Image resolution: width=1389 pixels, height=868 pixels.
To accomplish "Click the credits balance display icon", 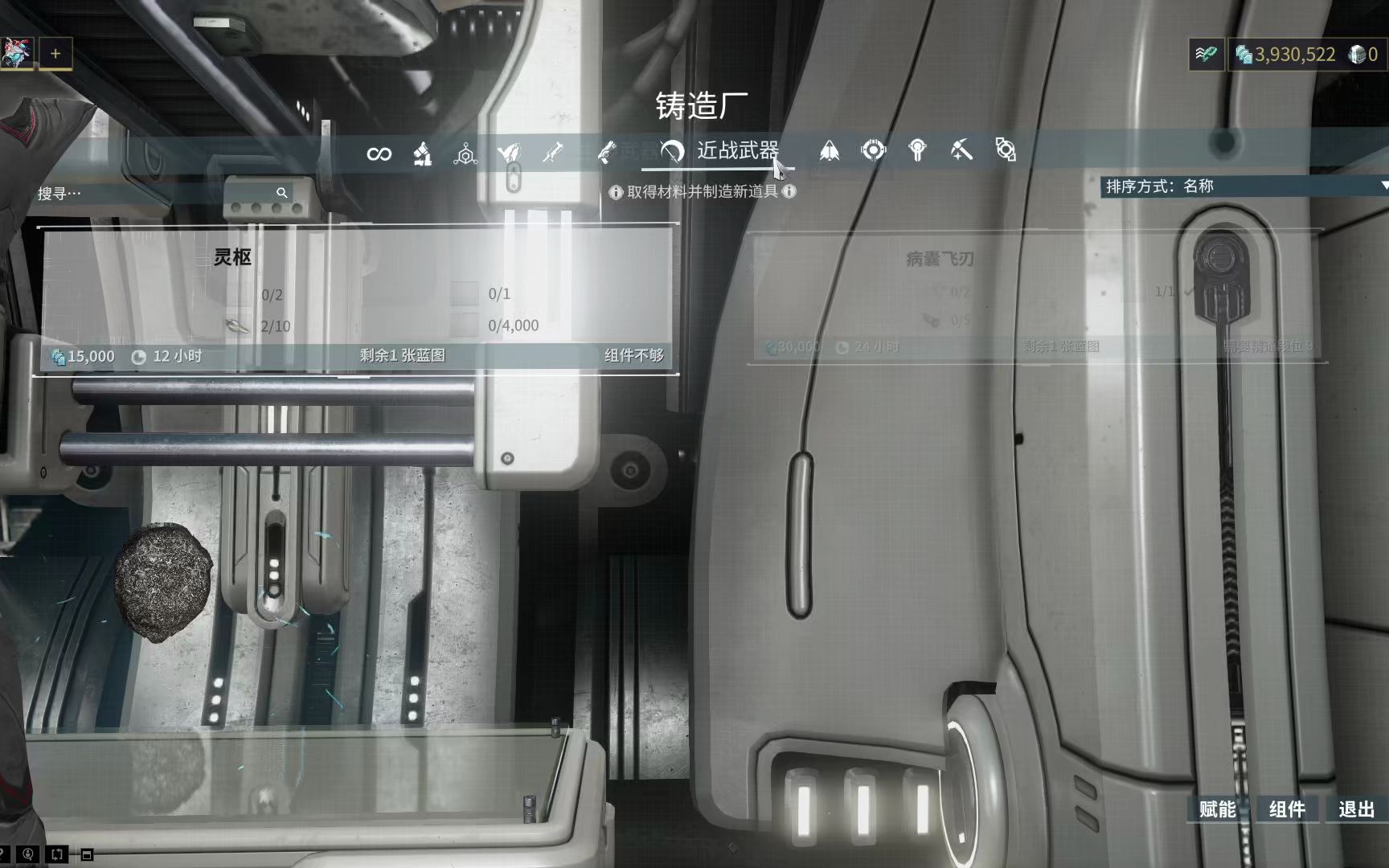I will 1244,55.
